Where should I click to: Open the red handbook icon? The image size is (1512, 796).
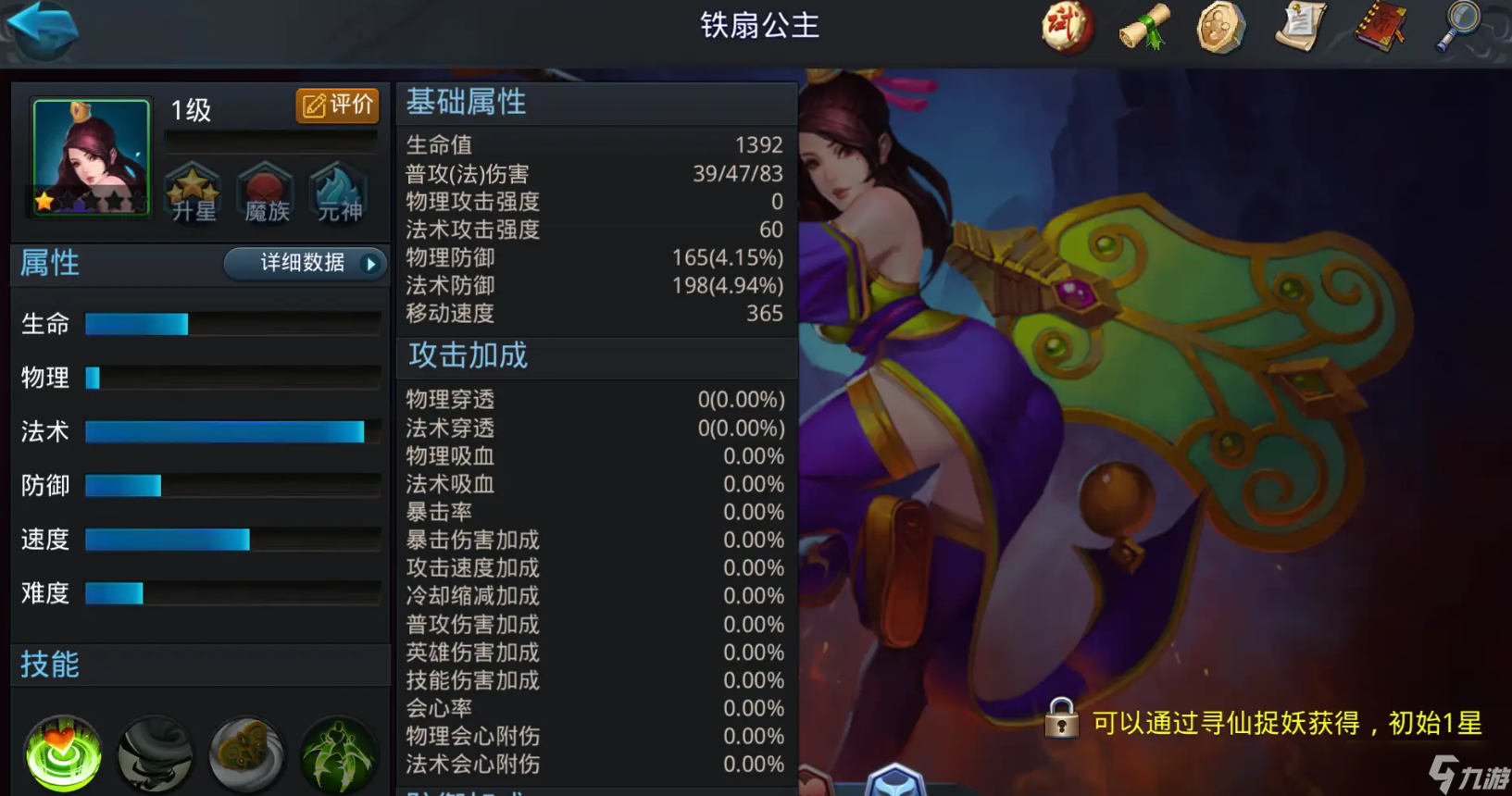point(1379,28)
